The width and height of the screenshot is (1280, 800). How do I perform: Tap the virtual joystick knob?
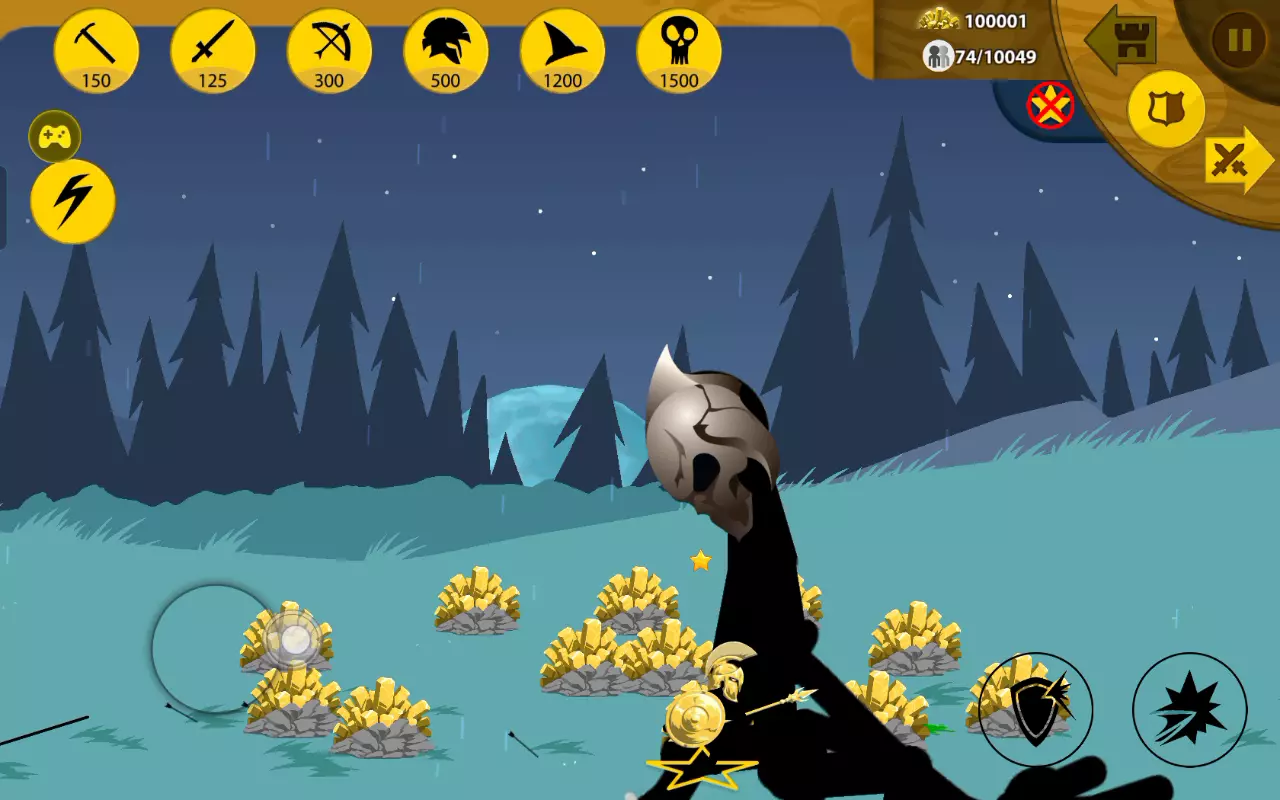pos(294,640)
